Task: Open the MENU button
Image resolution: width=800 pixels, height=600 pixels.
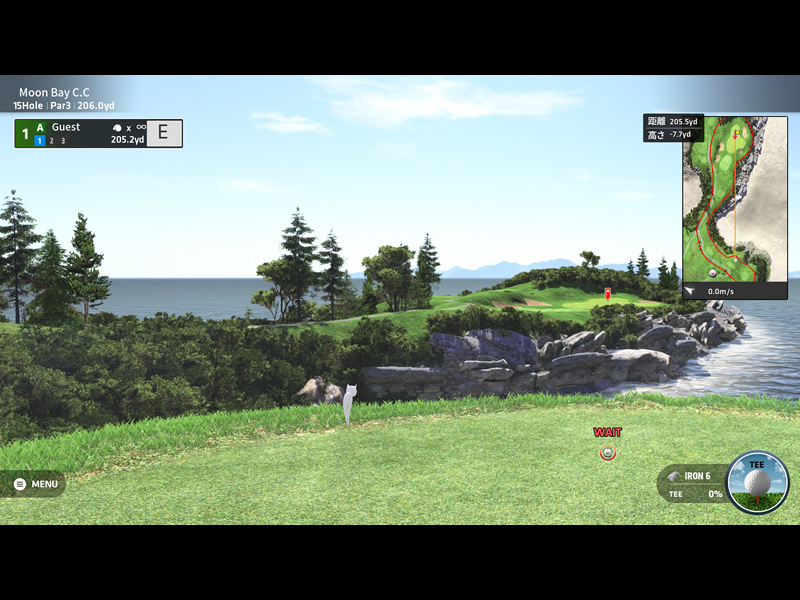Action: pyautogui.click(x=35, y=484)
